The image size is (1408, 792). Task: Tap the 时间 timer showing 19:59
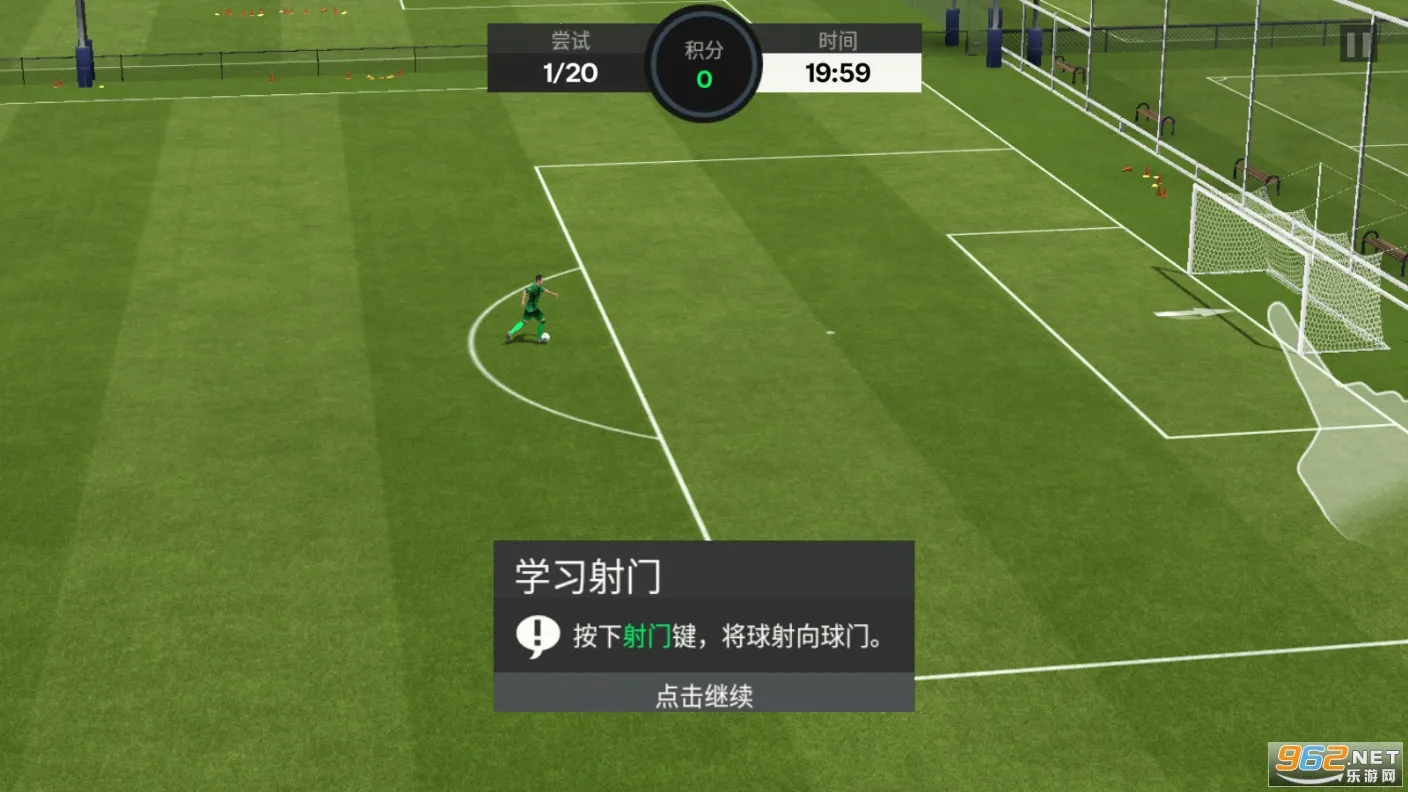[838, 72]
